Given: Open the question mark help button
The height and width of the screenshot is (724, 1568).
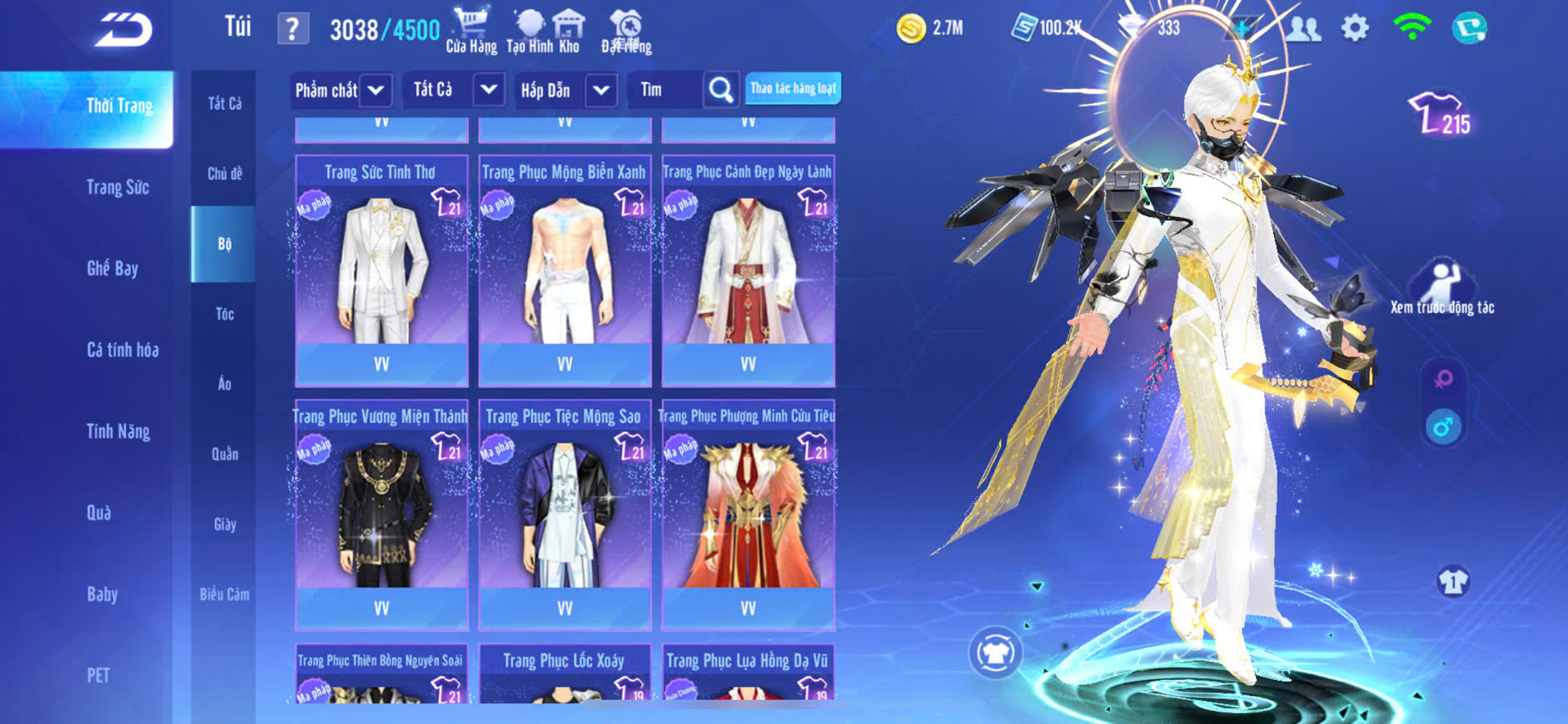Looking at the screenshot, I should (x=292, y=30).
